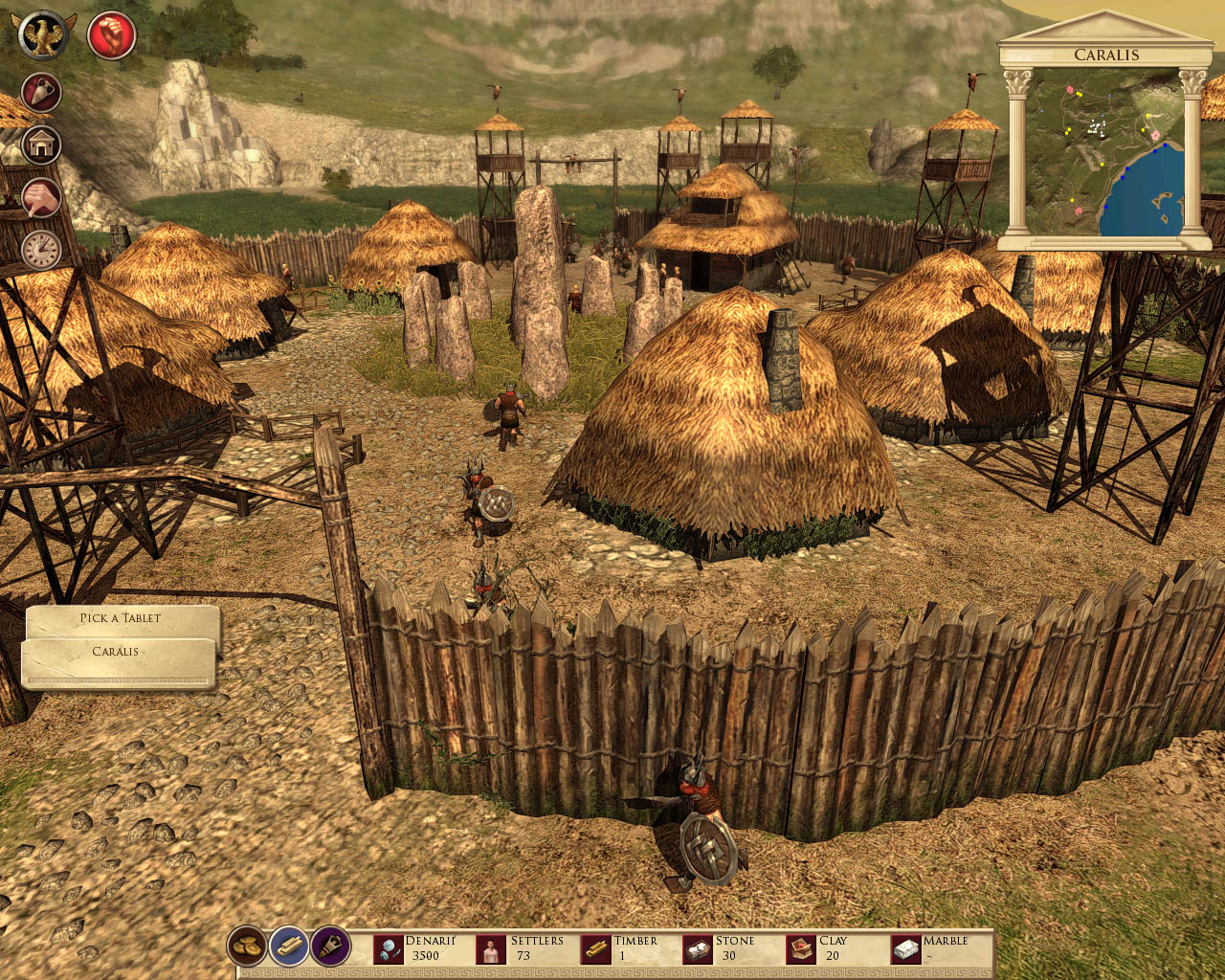Switch to the purple quiver resource tab
1225x980 pixels.
click(x=331, y=947)
